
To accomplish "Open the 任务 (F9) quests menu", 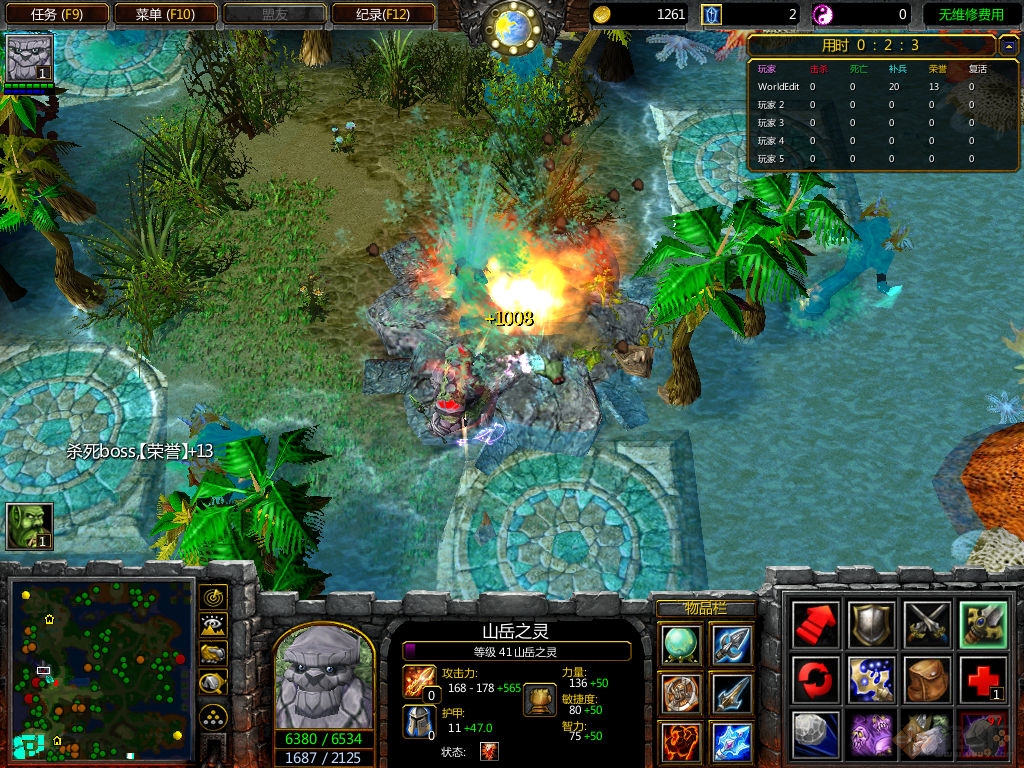I will [x=56, y=14].
